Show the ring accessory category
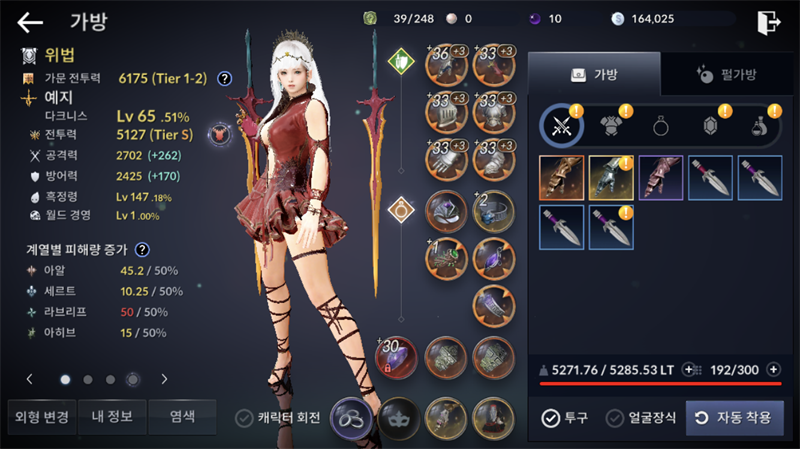This screenshot has height=449, width=800. point(661,126)
